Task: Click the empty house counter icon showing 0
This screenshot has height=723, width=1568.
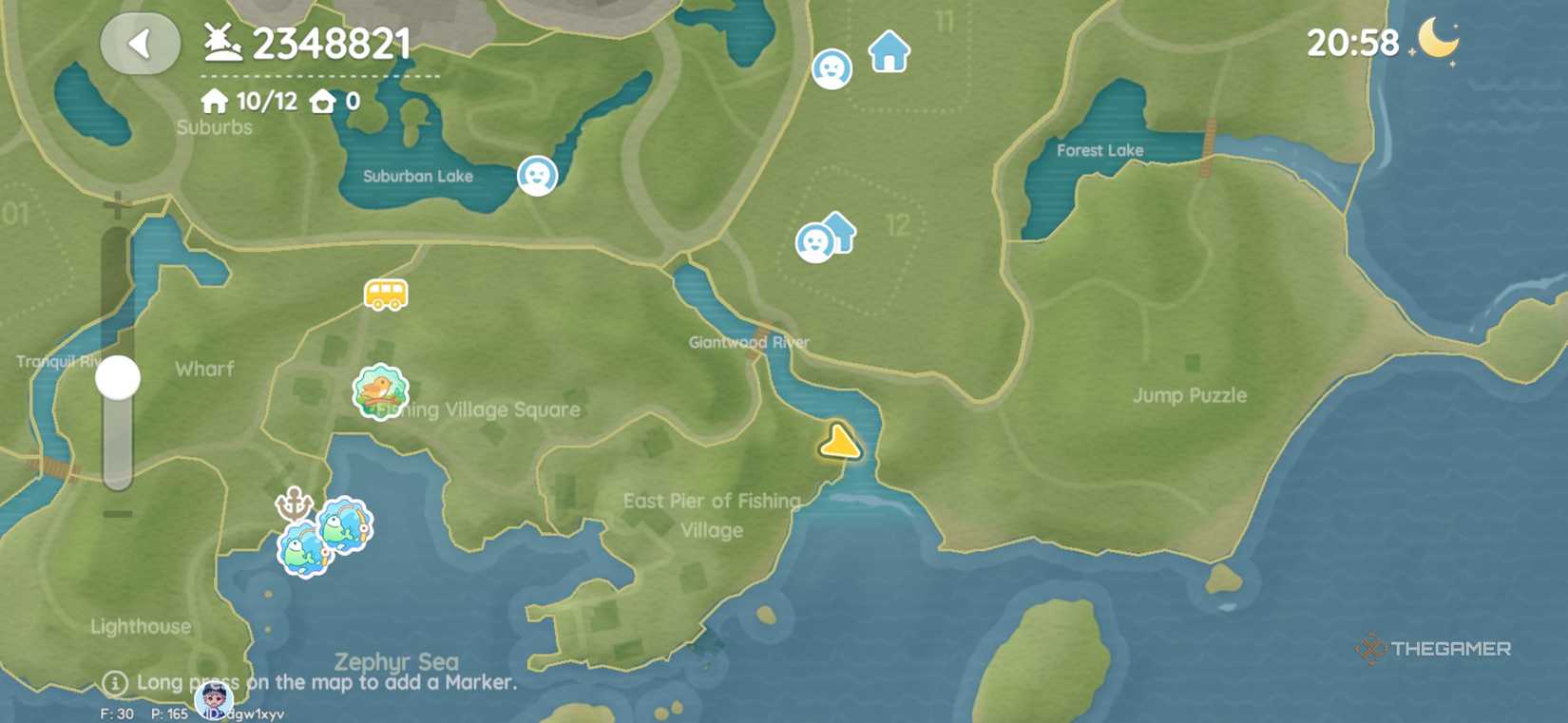Action: (x=323, y=99)
